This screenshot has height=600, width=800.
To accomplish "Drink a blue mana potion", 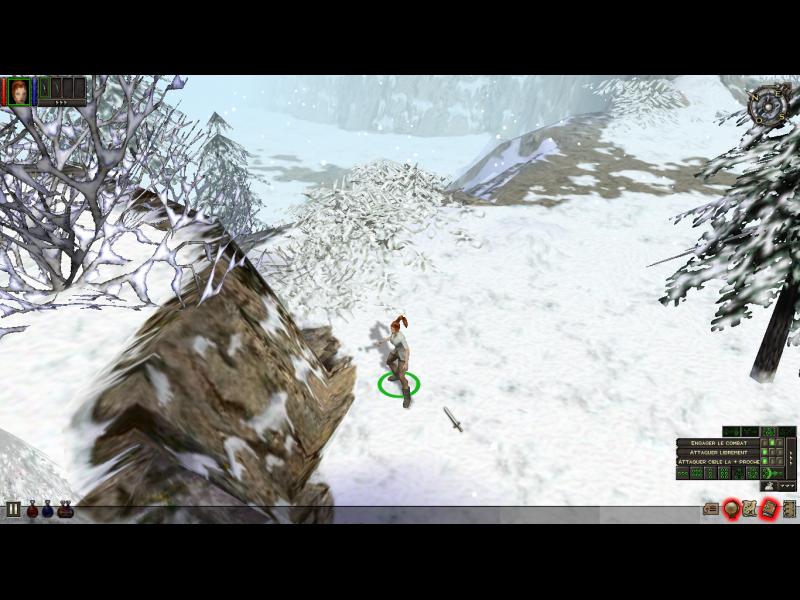I will click(49, 510).
